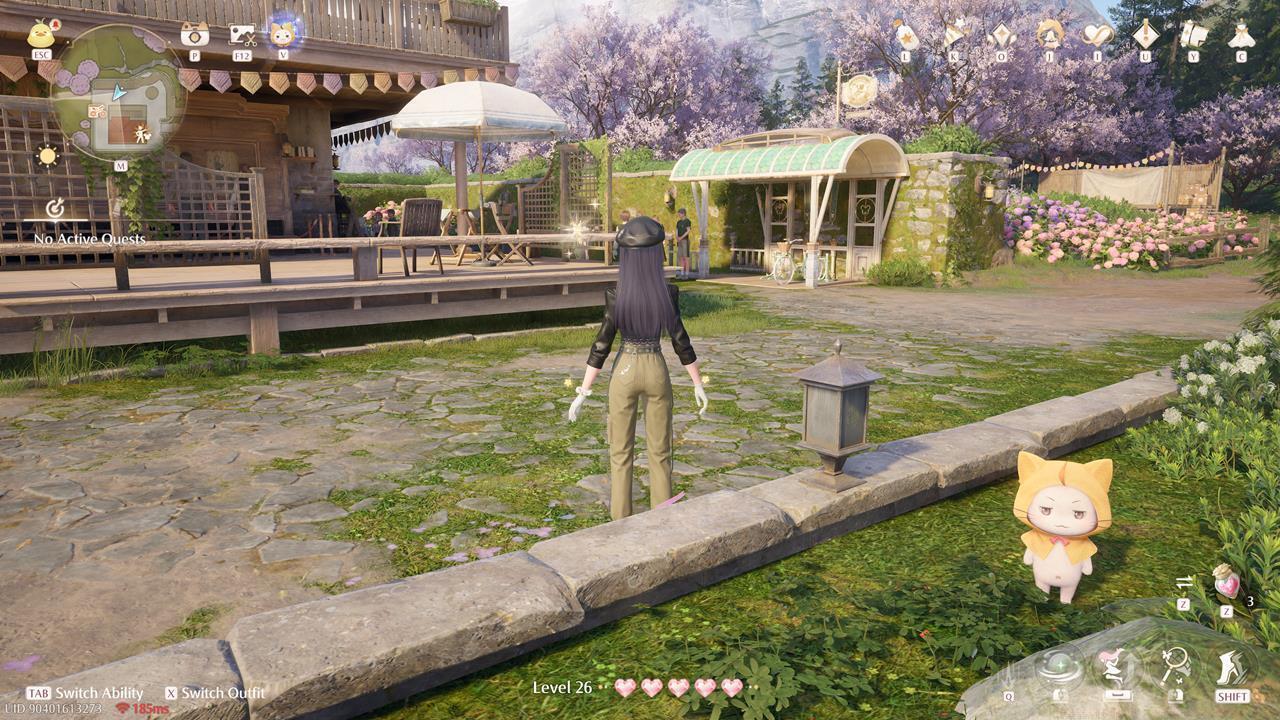
Task: Click Momo's notification bell menu
Action: [x=55, y=26]
